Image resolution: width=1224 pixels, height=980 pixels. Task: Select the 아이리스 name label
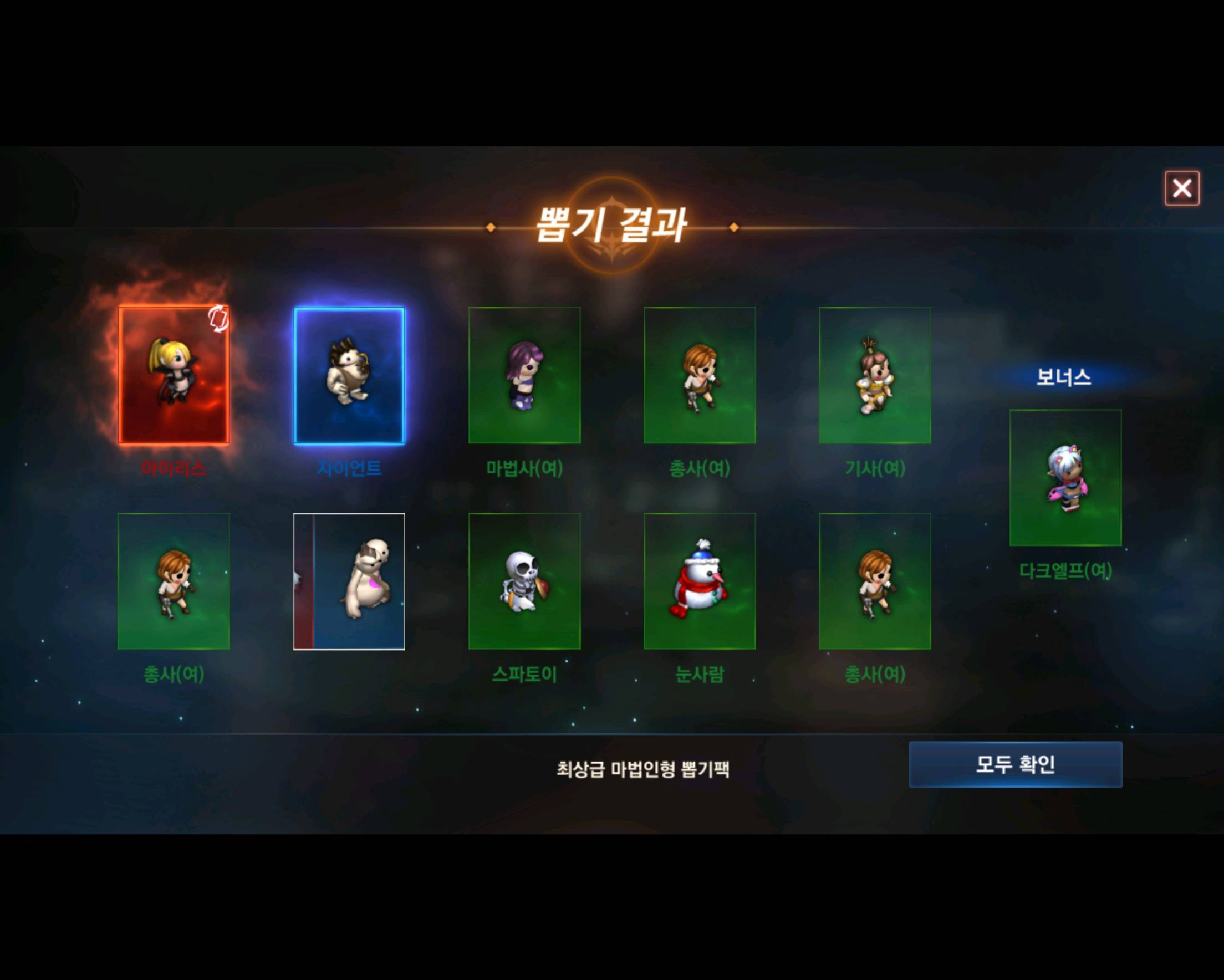pos(174,469)
